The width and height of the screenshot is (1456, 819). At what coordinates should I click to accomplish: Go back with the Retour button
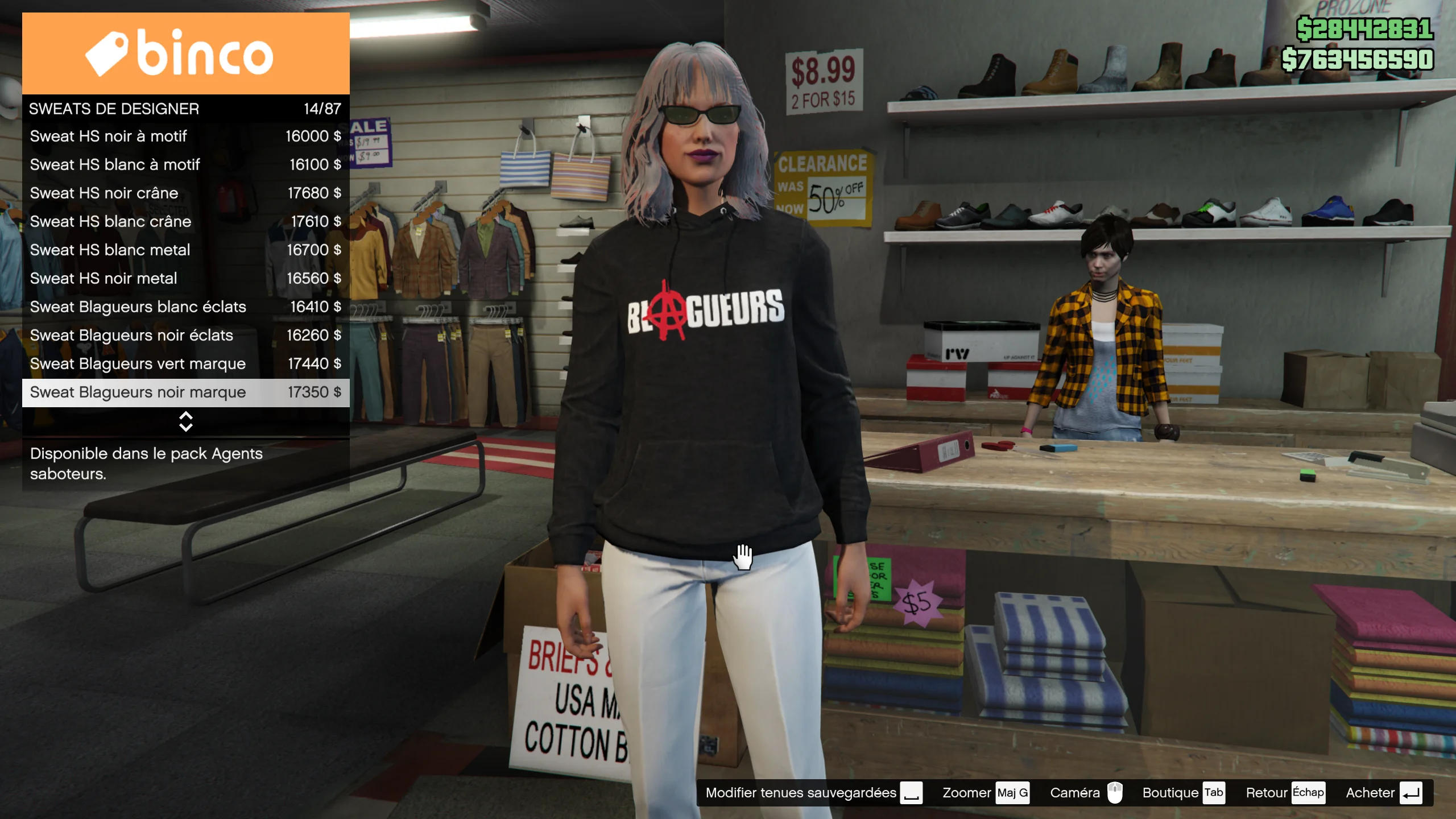[x=1284, y=793]
